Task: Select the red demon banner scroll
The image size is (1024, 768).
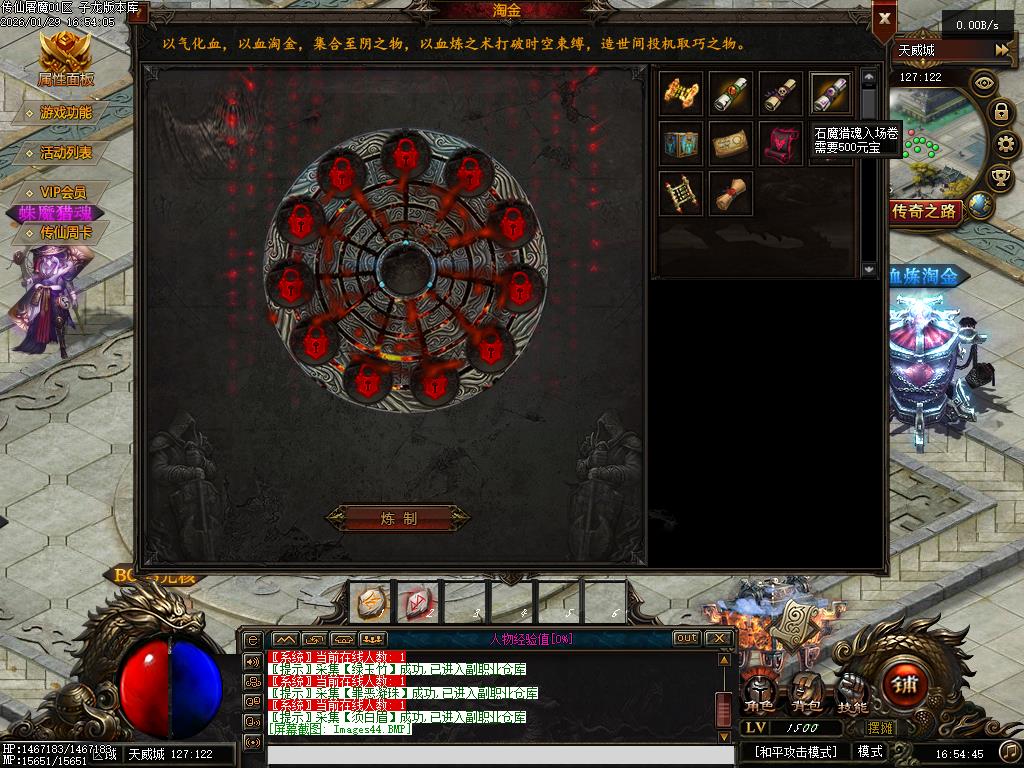Action: (x=780, y=143)
